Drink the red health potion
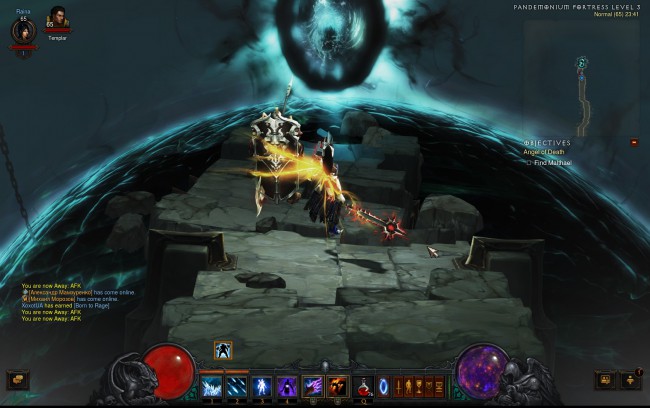The width and height of the screenshot is (650, 408). point(364,386)
